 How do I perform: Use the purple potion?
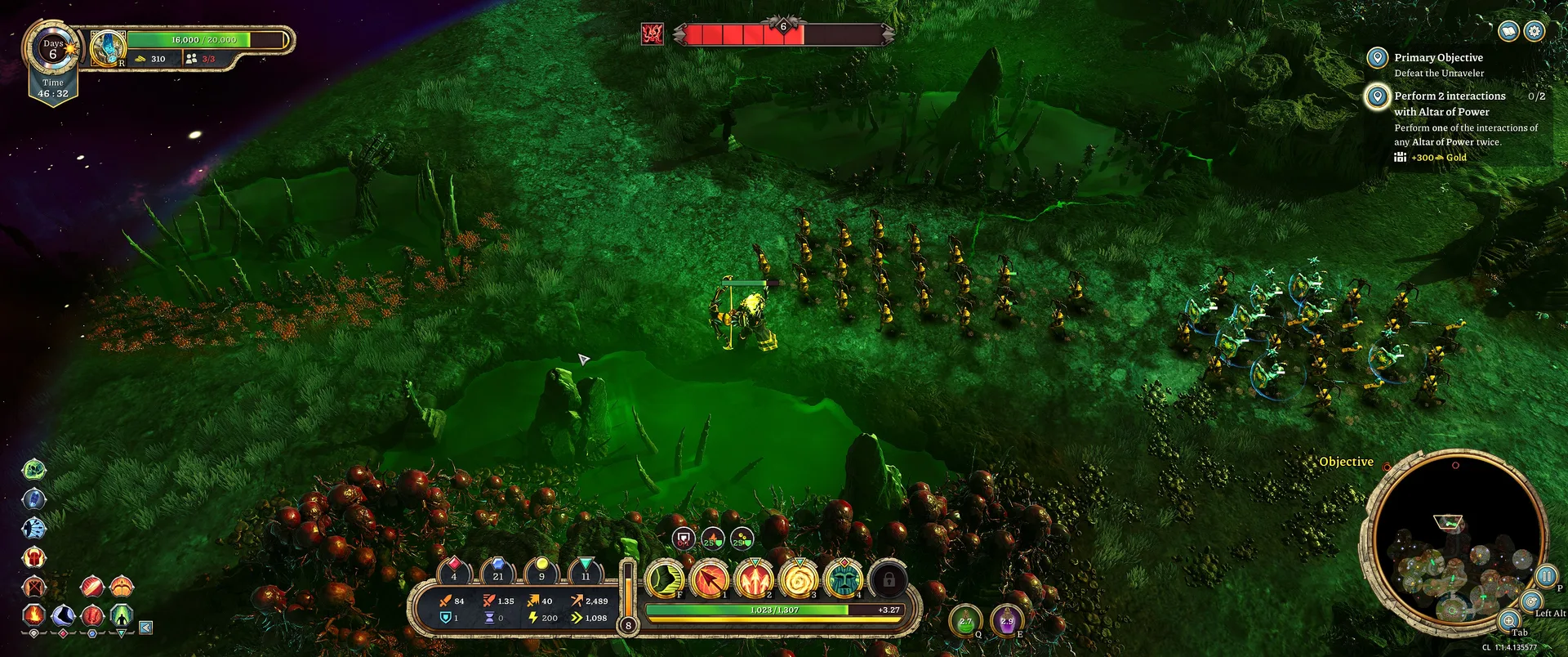tap(1007, 622)
